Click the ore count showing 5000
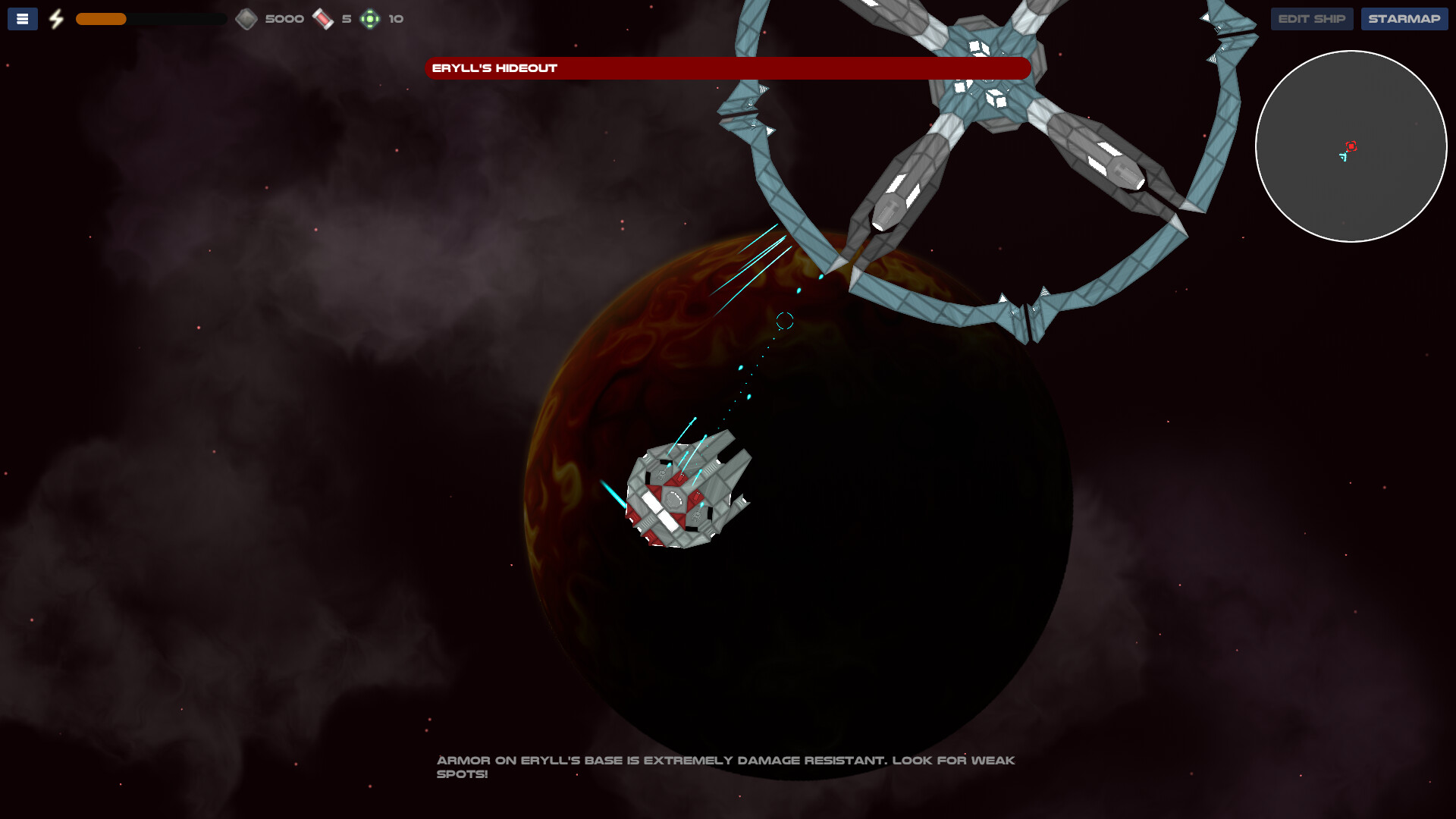 click(284, 18)
